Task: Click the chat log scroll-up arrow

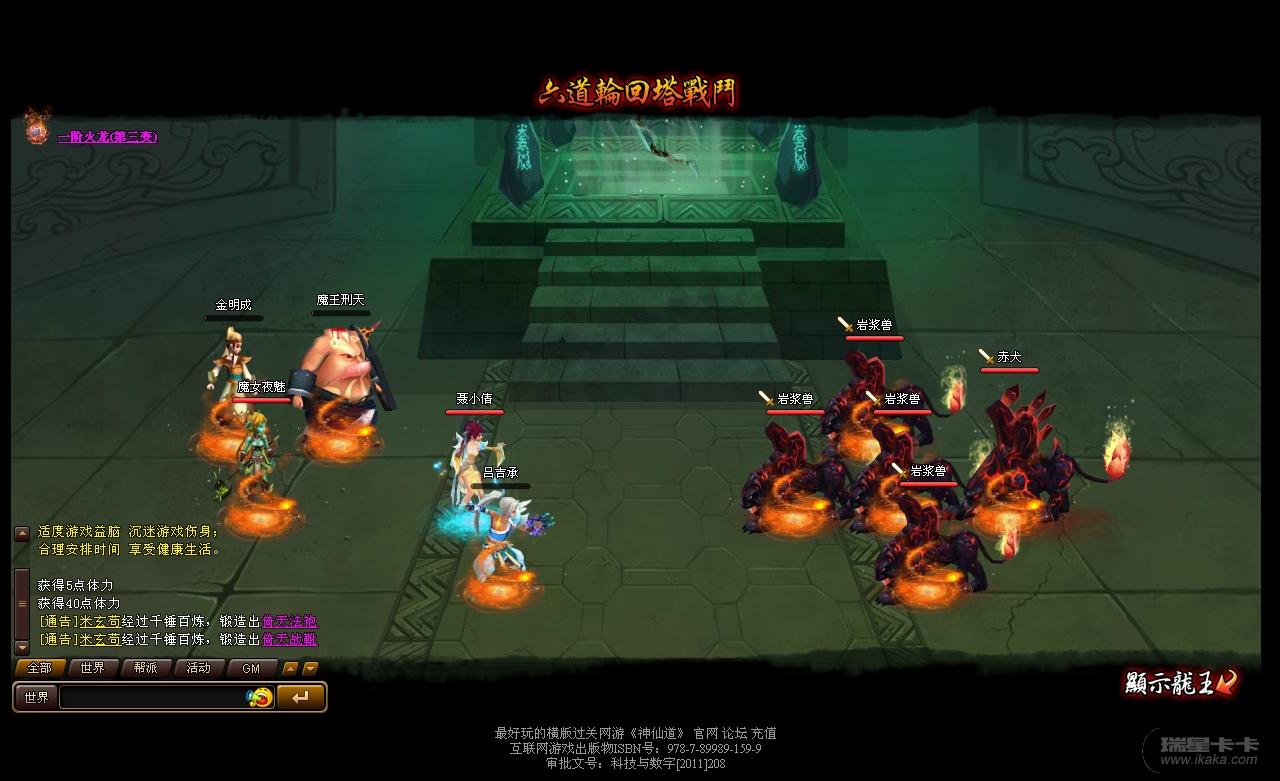Action: tap(22, 533)
